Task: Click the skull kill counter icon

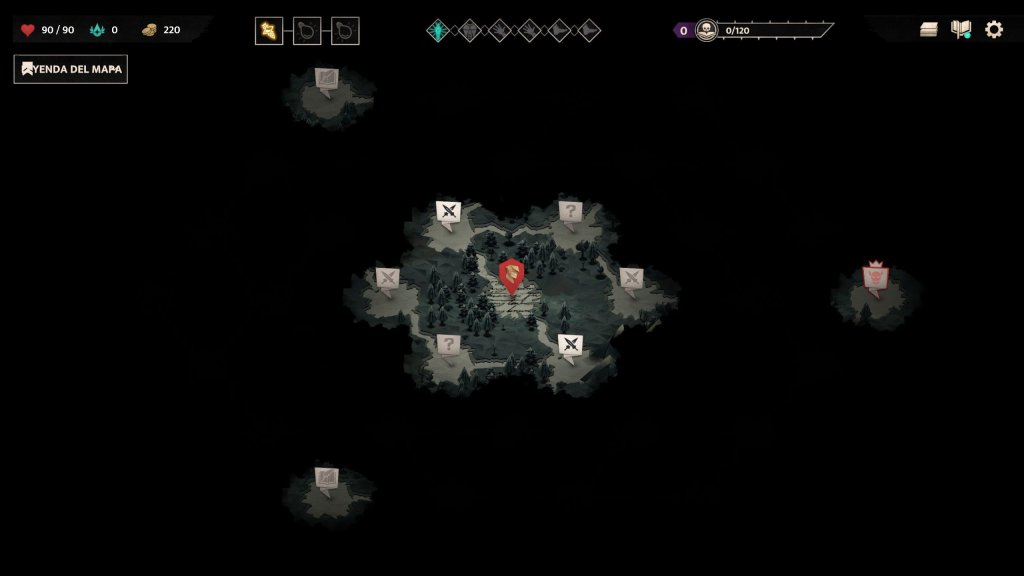Action: tap(706, 30)
